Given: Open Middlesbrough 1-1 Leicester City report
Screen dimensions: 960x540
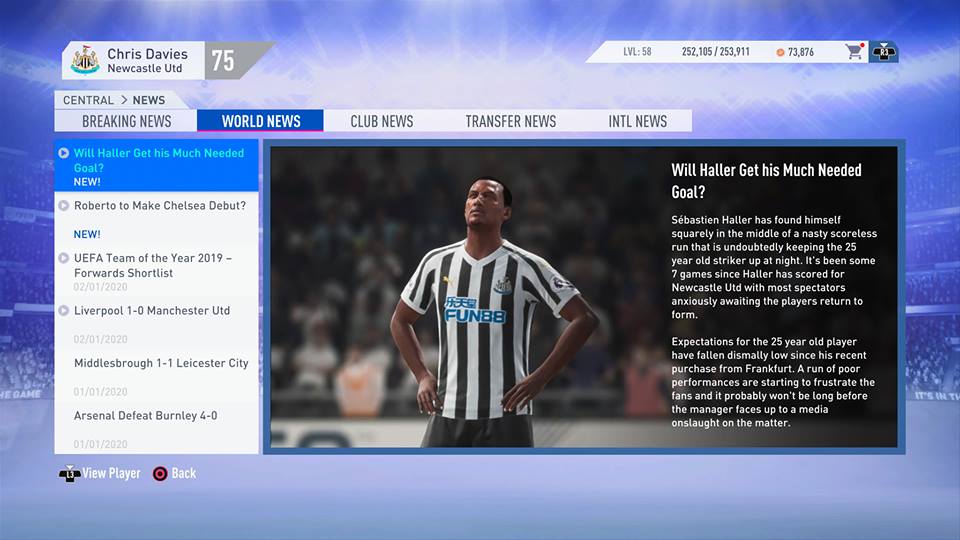Looking at the screenshot, I should point(160,363).
